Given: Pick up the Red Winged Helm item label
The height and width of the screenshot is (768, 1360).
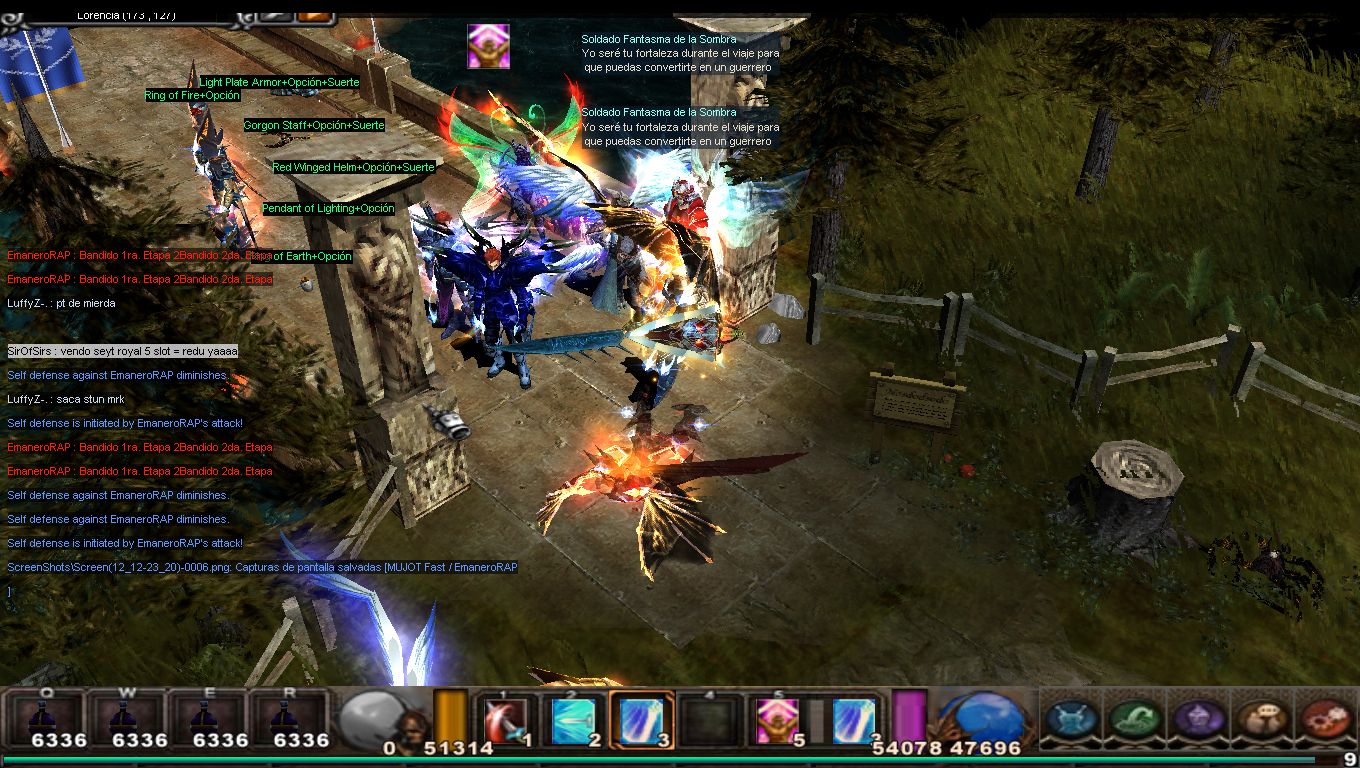Looking at the screenshot, I should tap(354, 168).
